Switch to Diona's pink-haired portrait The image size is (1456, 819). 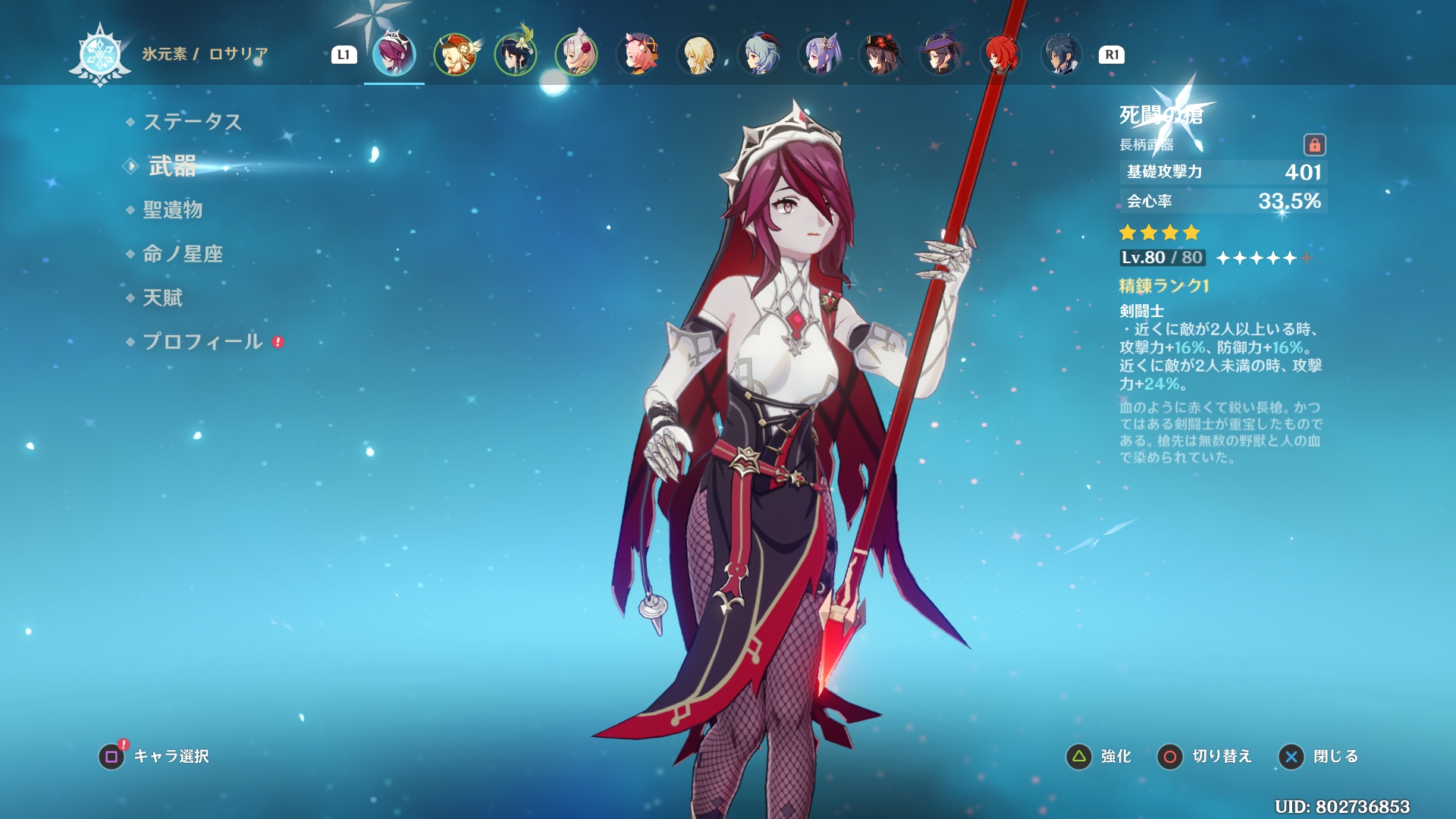(x=637, y=55)
